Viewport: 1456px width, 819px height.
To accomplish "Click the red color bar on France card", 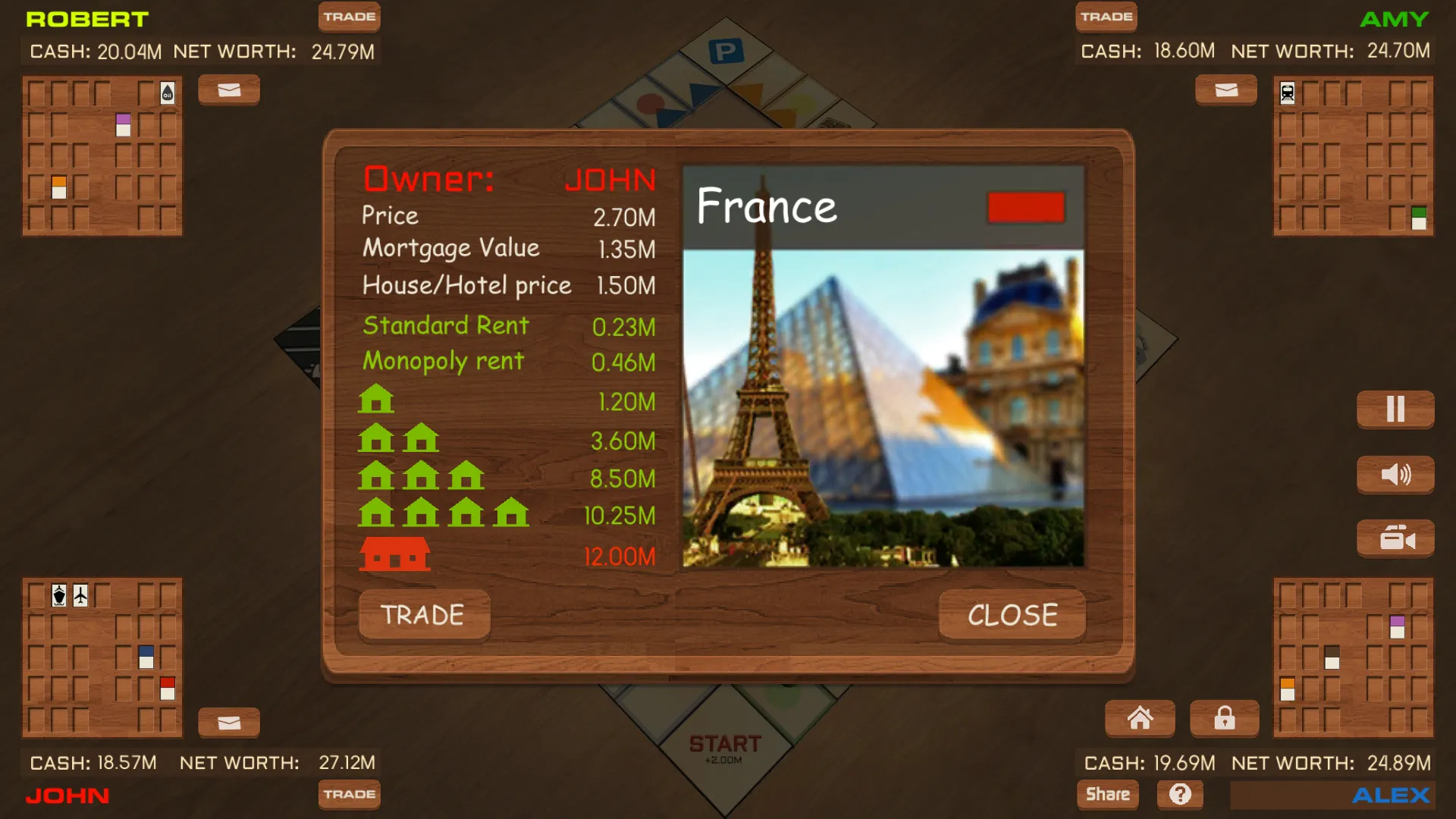I will coord(1026,206).
